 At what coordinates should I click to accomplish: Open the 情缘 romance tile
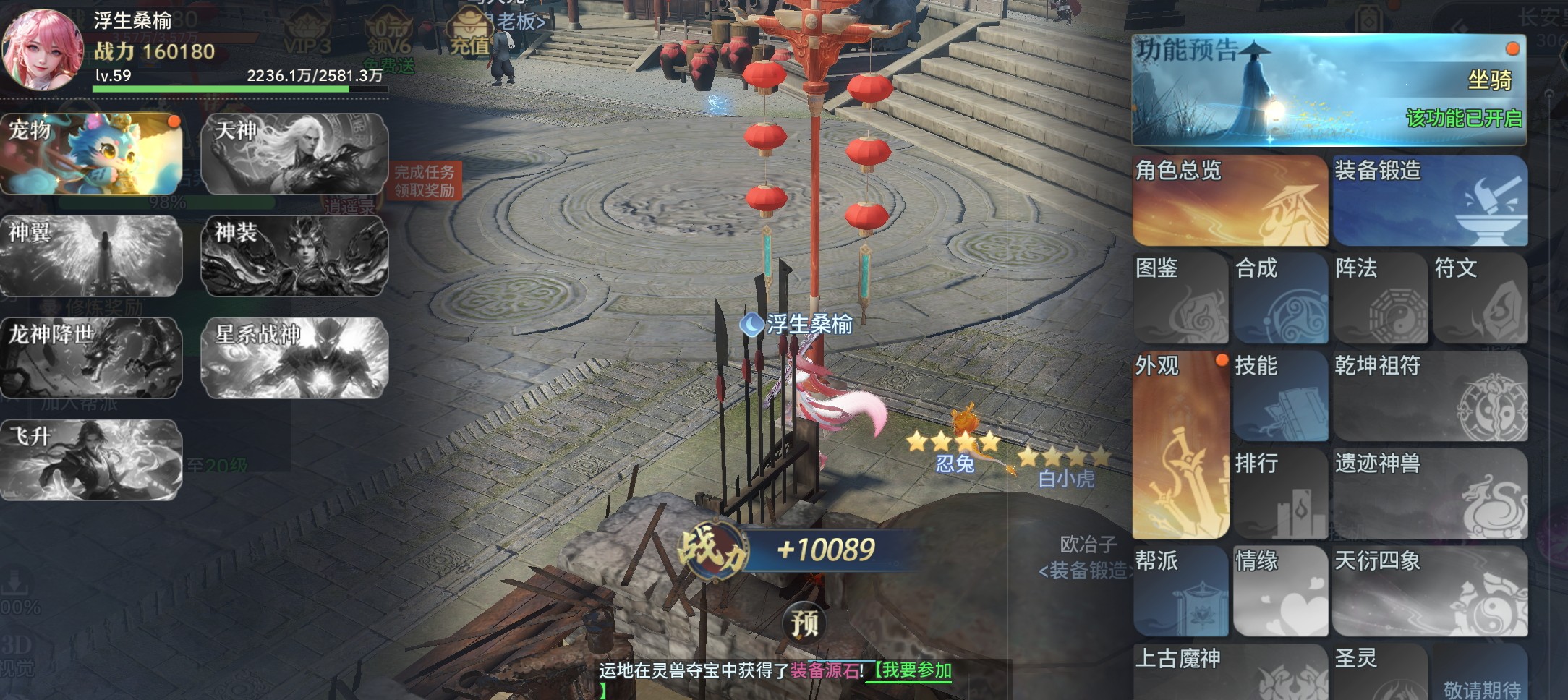point(1280,591)
